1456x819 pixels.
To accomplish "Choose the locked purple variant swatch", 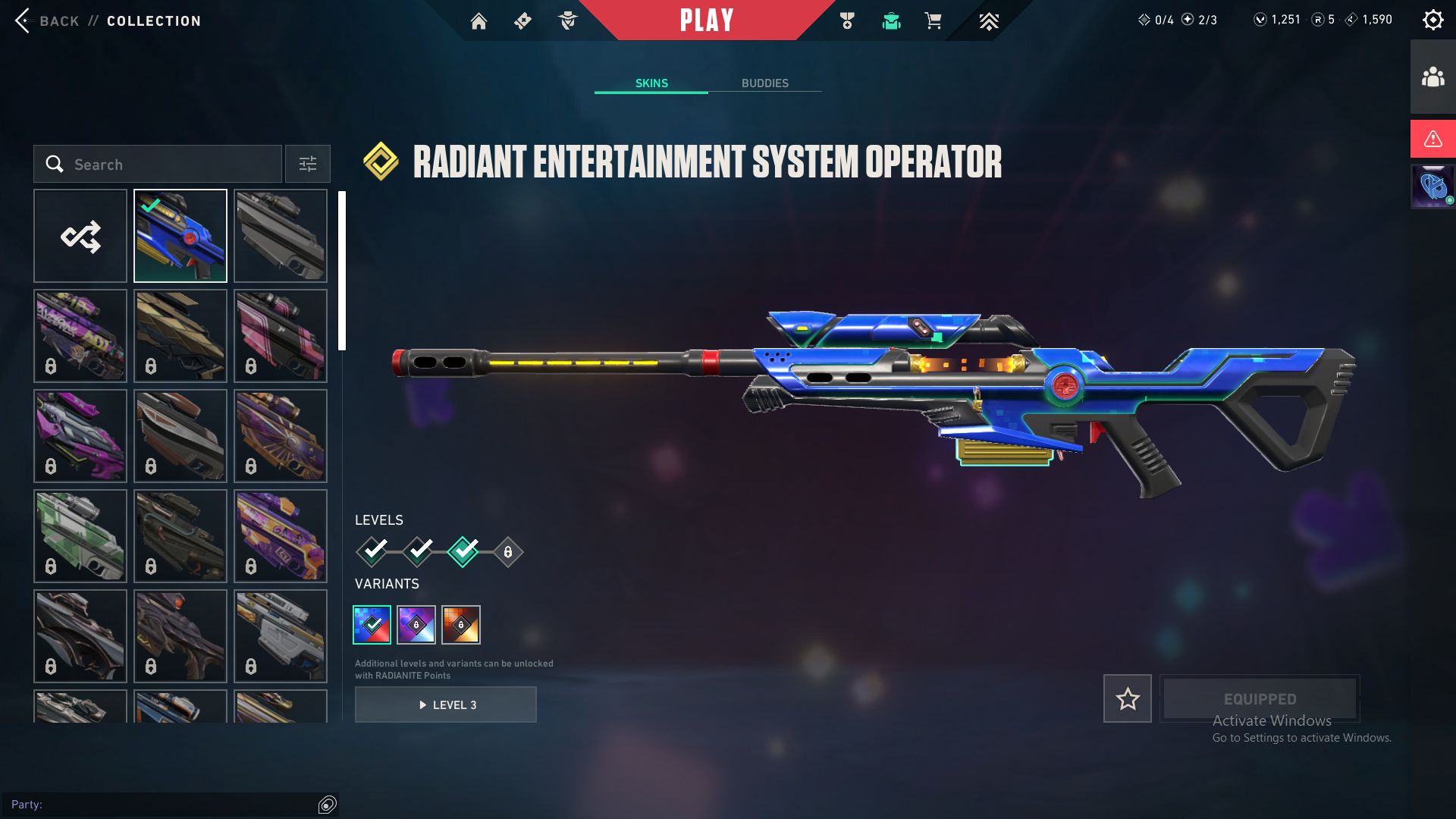I will click(x=416, y=625).
